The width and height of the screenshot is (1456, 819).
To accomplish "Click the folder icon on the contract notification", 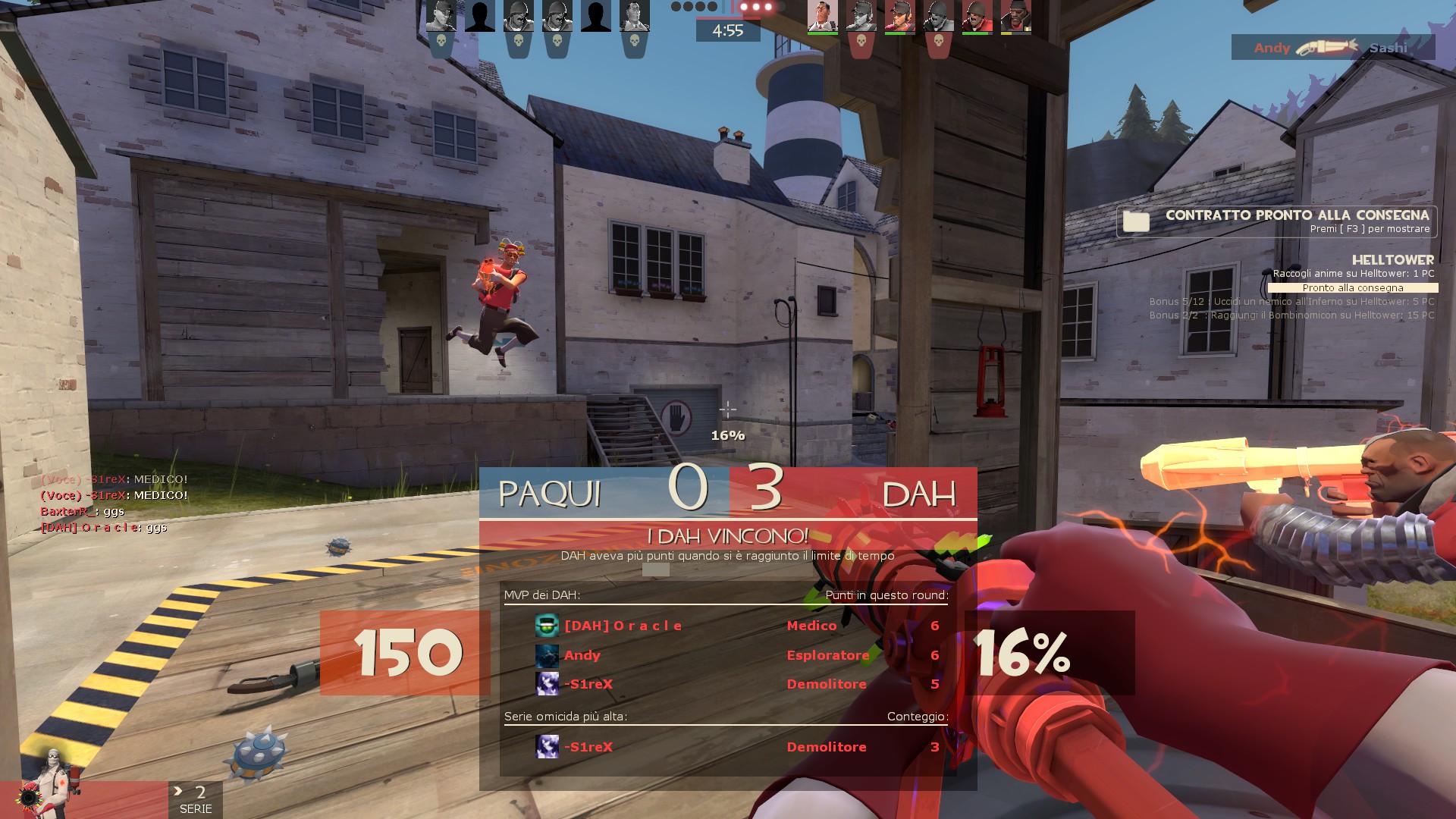I will pos(1136,221).
